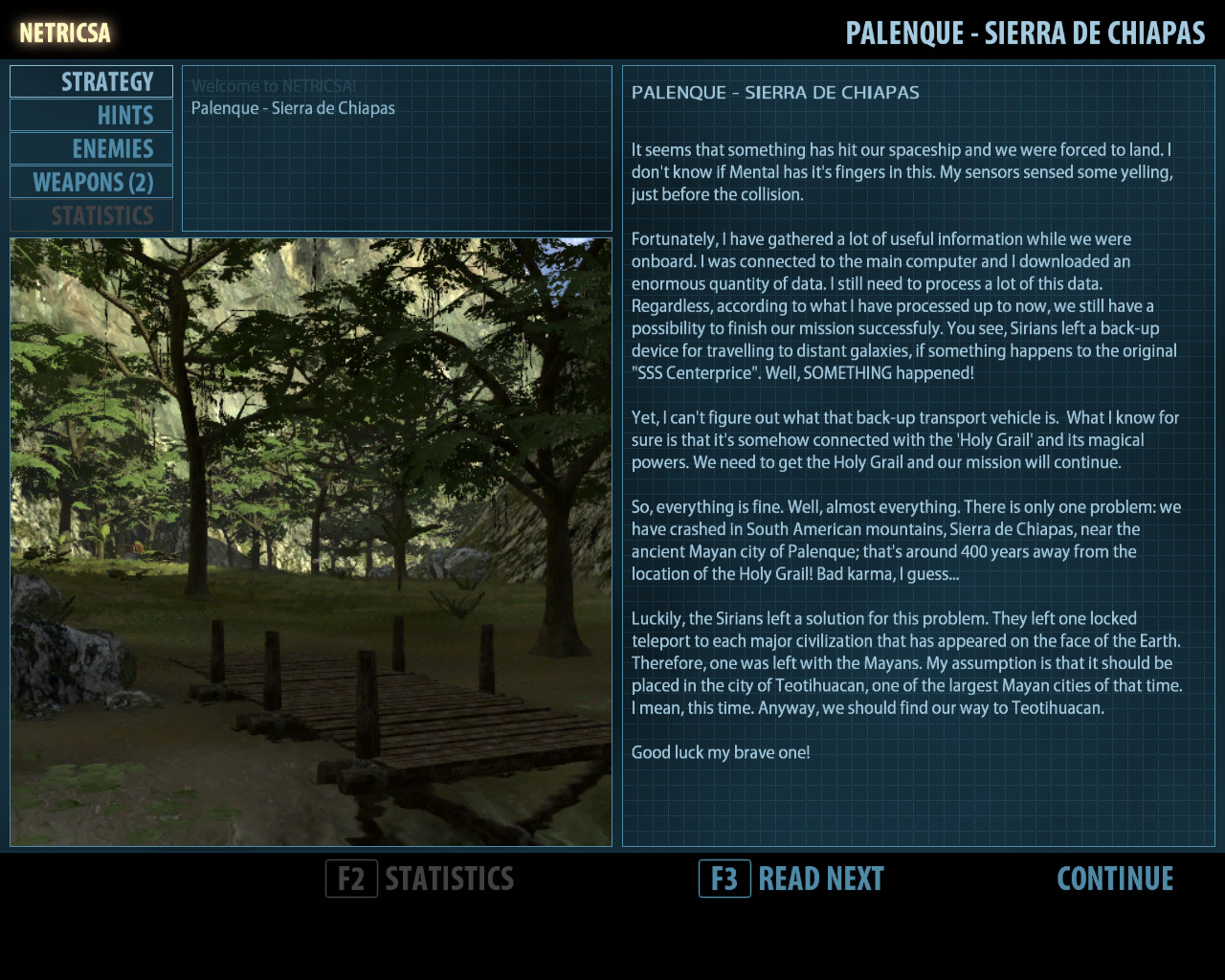Click the Read Next button
The width and height of the screenshot is (1225, 980).
click(x=791, y=879)
